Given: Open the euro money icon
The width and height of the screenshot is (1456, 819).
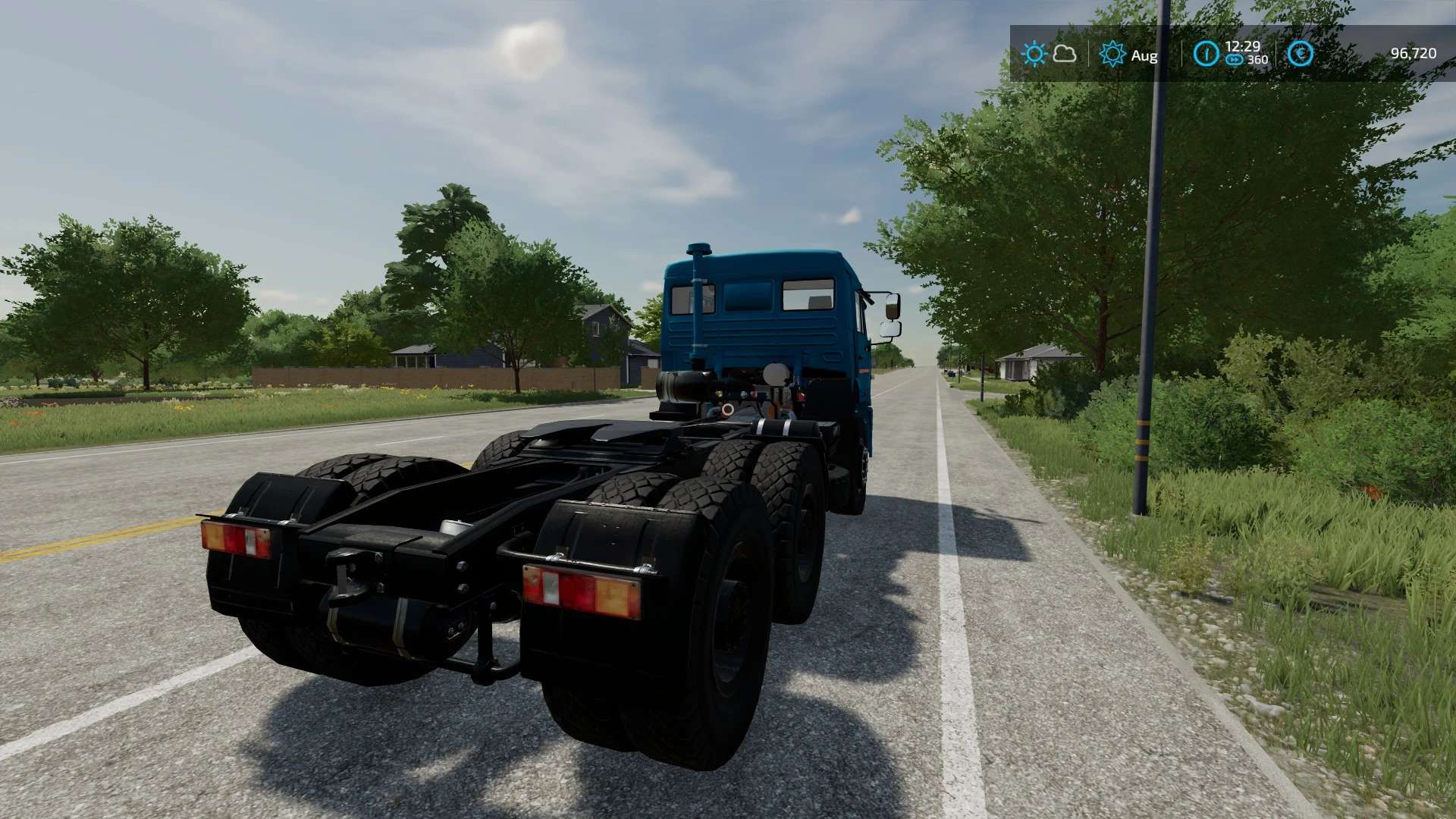Looking at the screenshot, I should click(x=1300, y=54).
